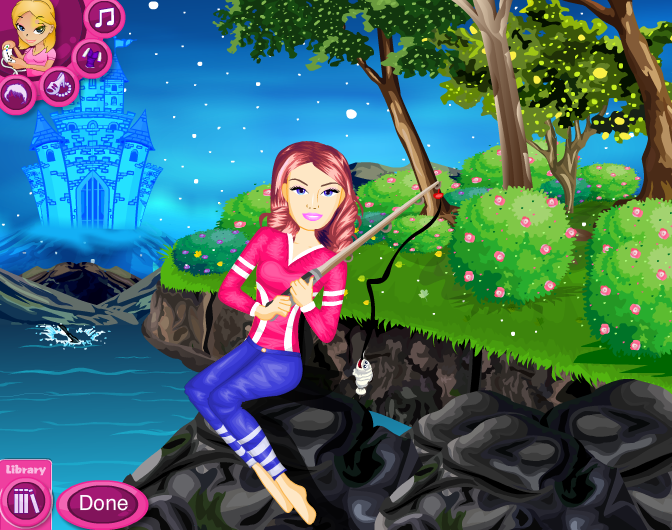
Task: Choose the high heel accessories category
Action: coord(57,86)
